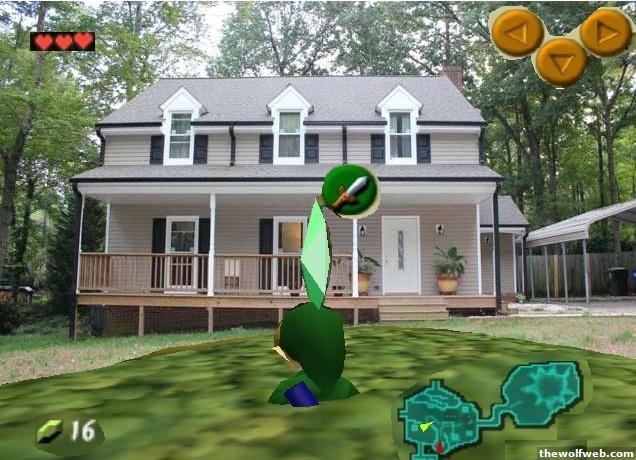
Task: Use the green sword action icon
Action: click(350, 190)
